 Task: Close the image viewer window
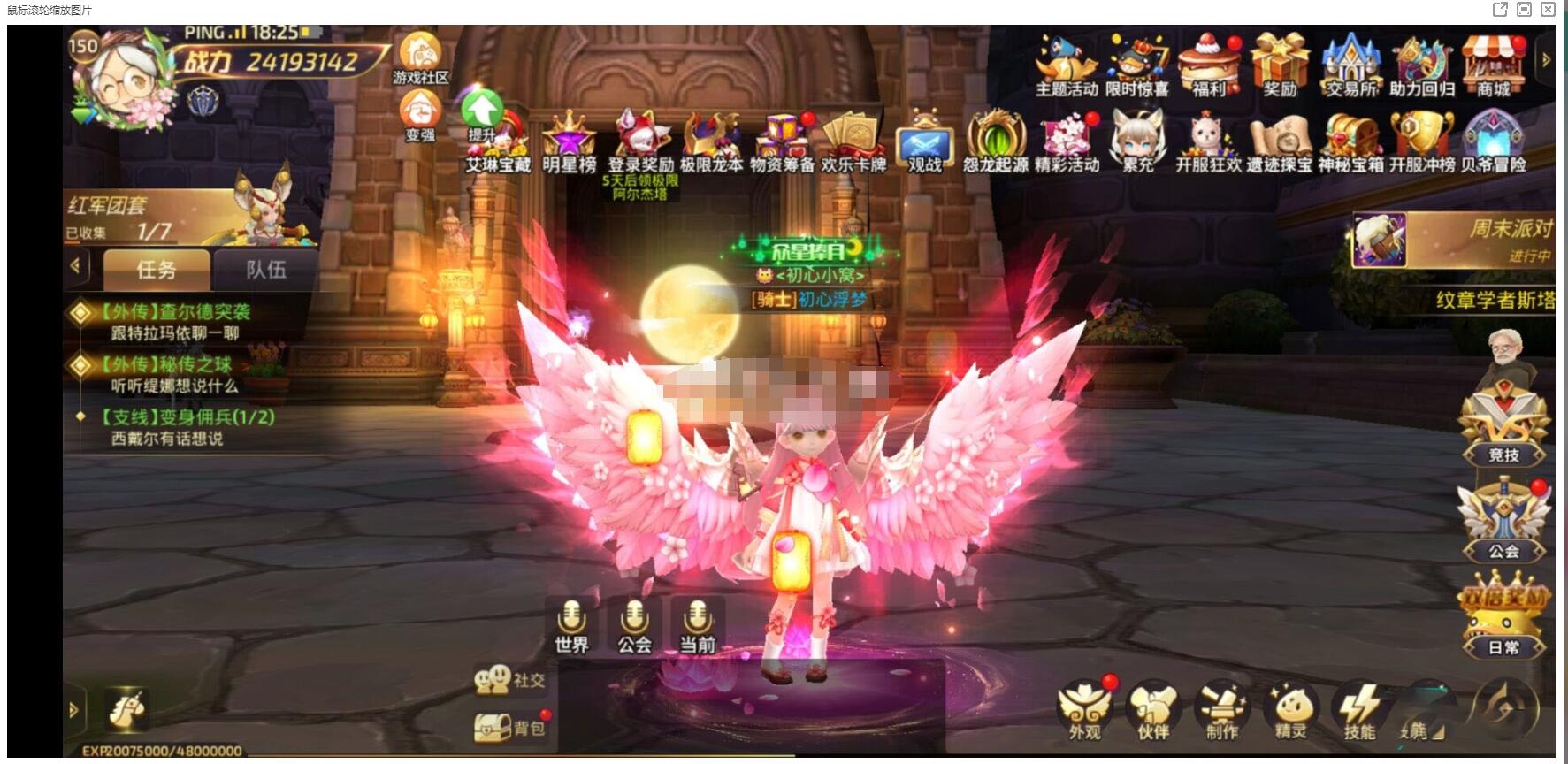(1548, 10)
